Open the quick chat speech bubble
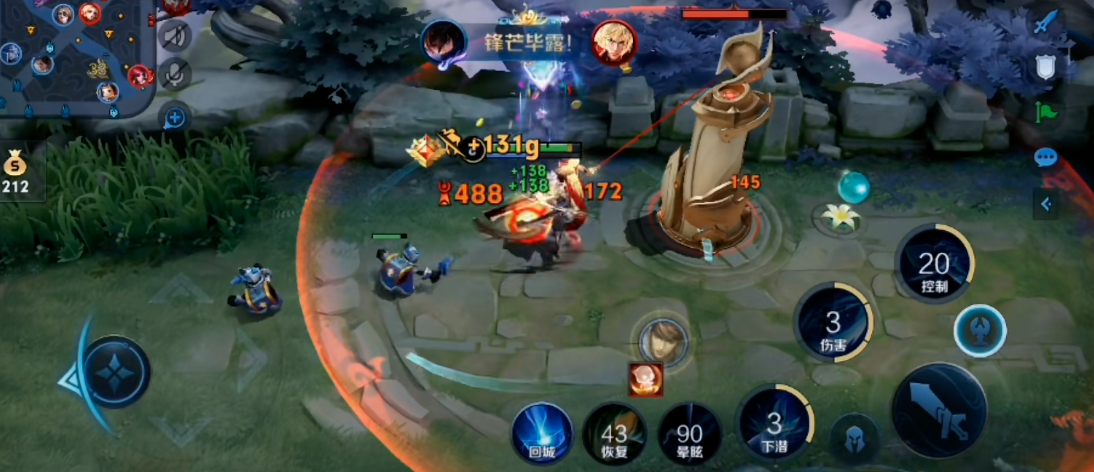The width and height of the screenshot is (1094, 472). [x=1046, y=157]
